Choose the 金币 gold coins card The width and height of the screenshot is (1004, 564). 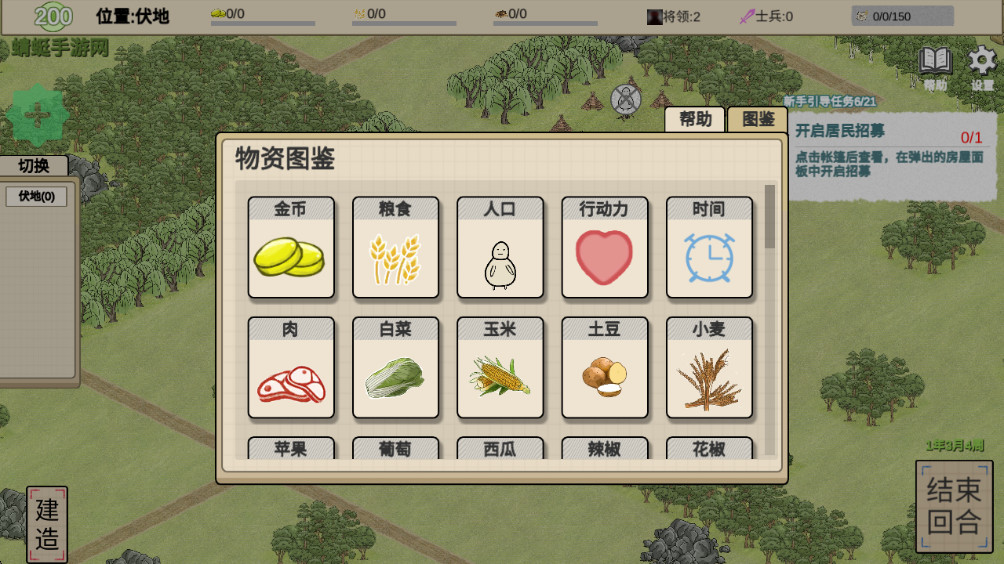[x=290, y=247]
